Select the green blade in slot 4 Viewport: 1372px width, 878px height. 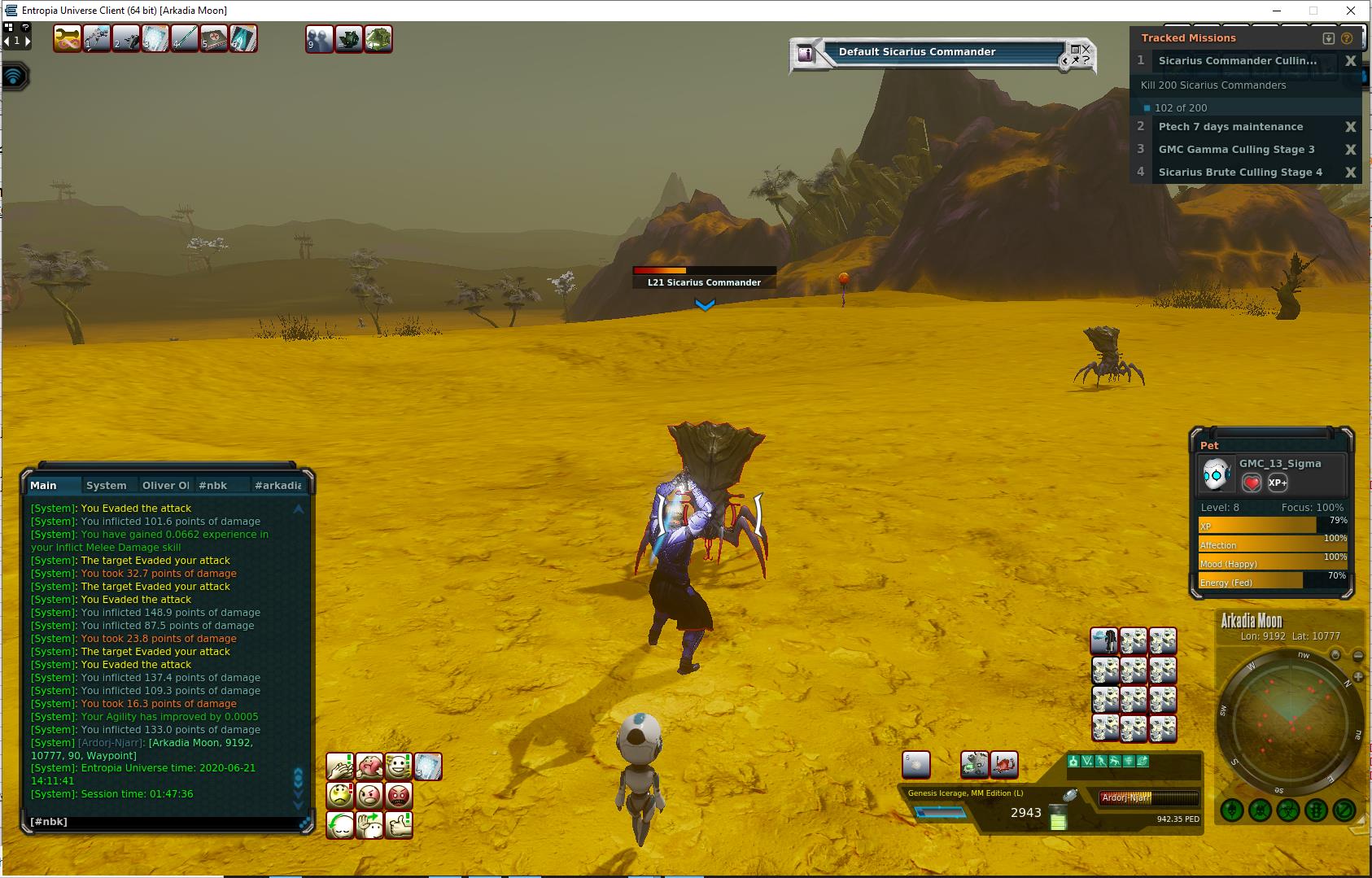pyautogui.click(x=185, y=38)
